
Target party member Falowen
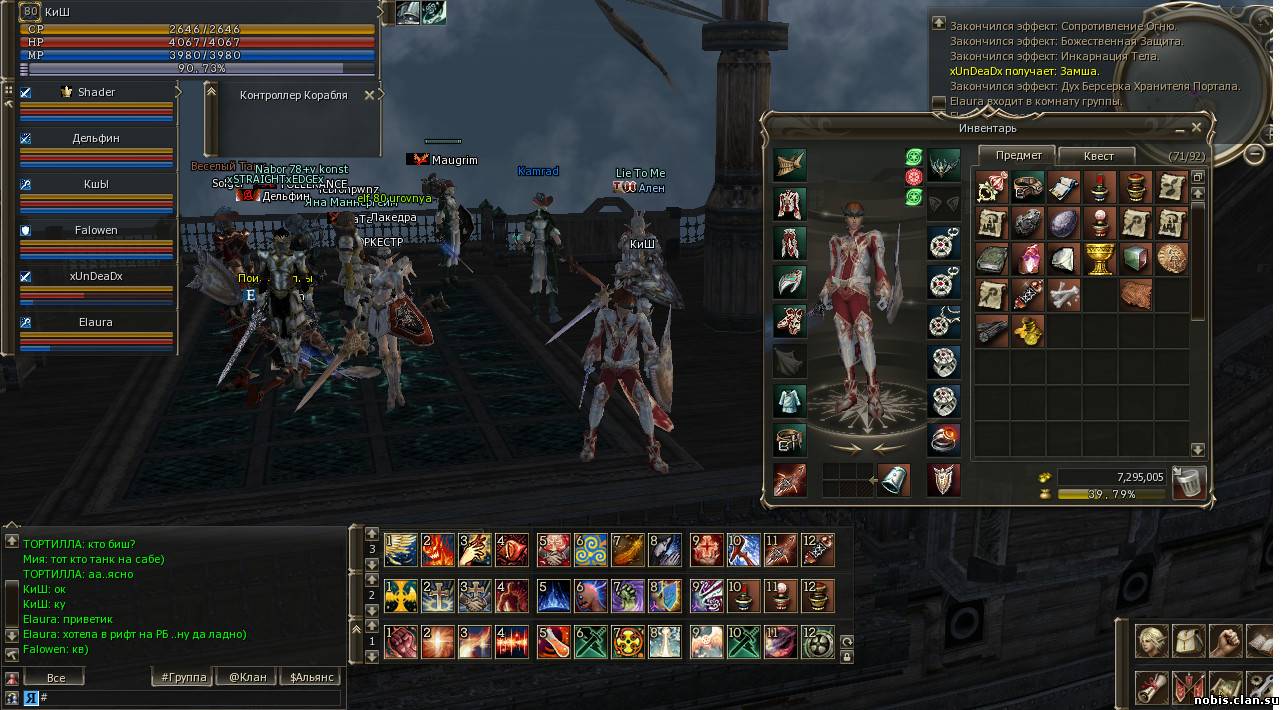pos(96,230)
